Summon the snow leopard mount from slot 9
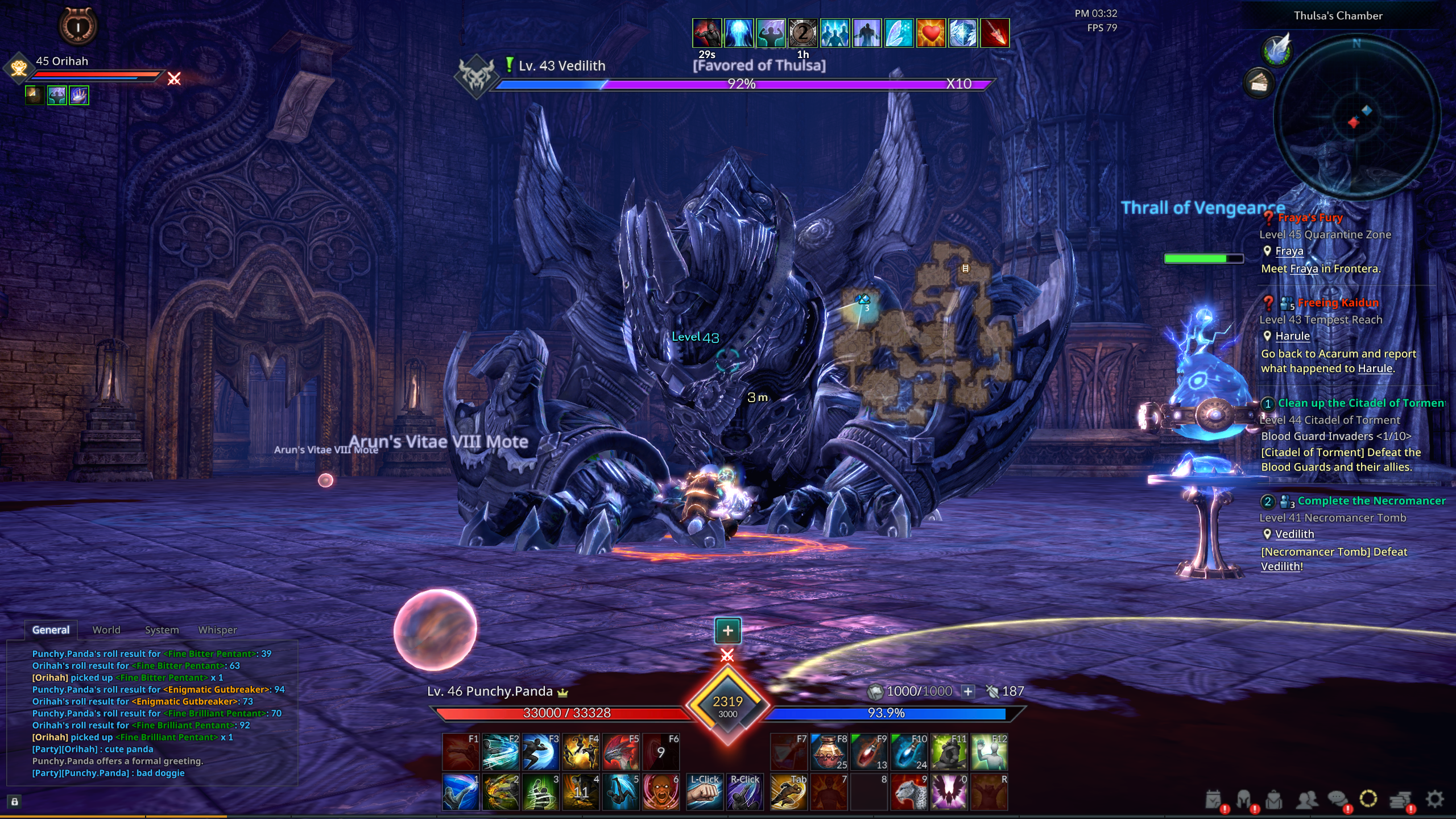Image resolution: width=1456 pixels, height=819 pixels. click(x=909, y=792)
